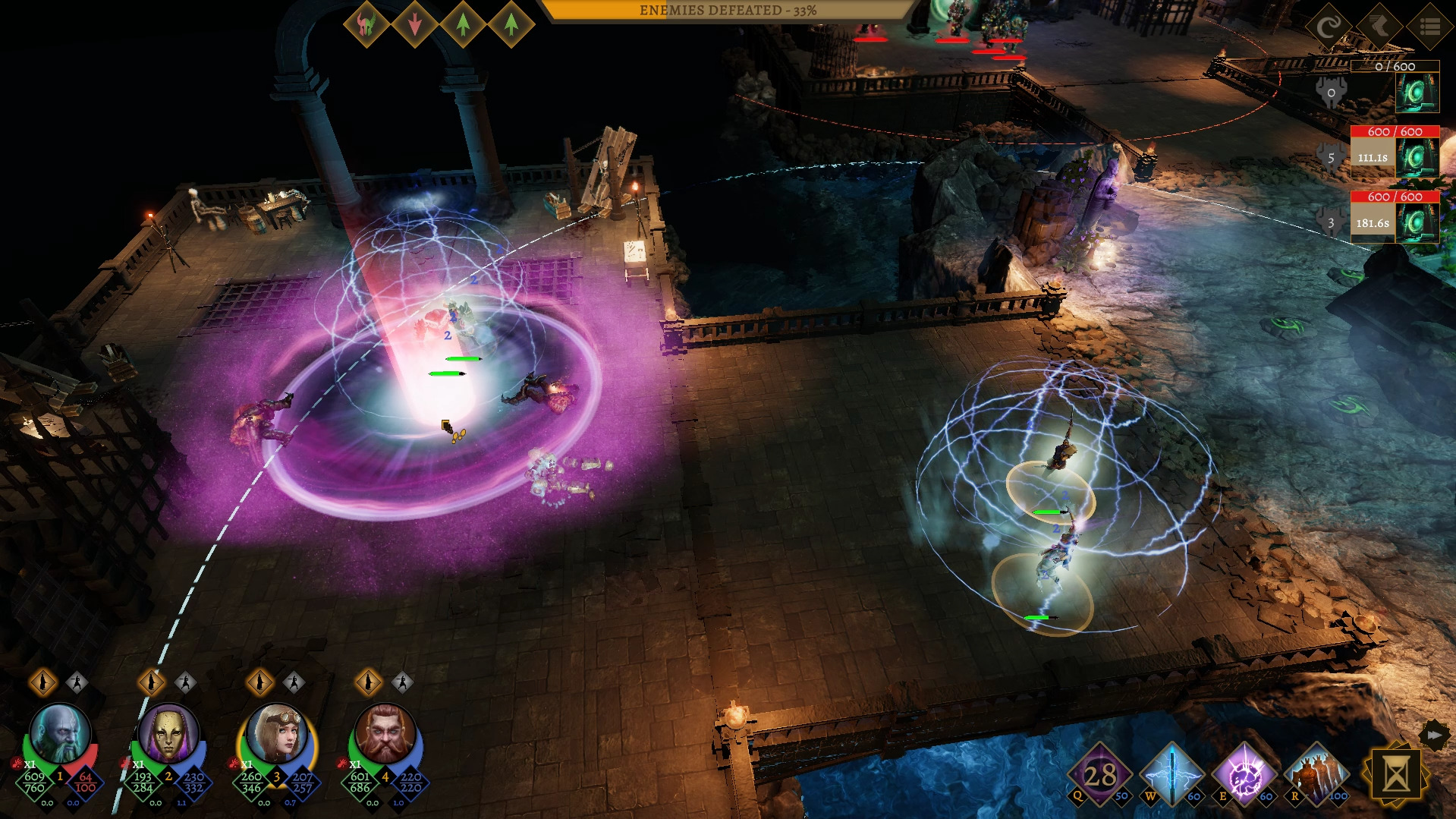
Task: Trigger the golem summon ability on R
Action: tap(1316, 775)
